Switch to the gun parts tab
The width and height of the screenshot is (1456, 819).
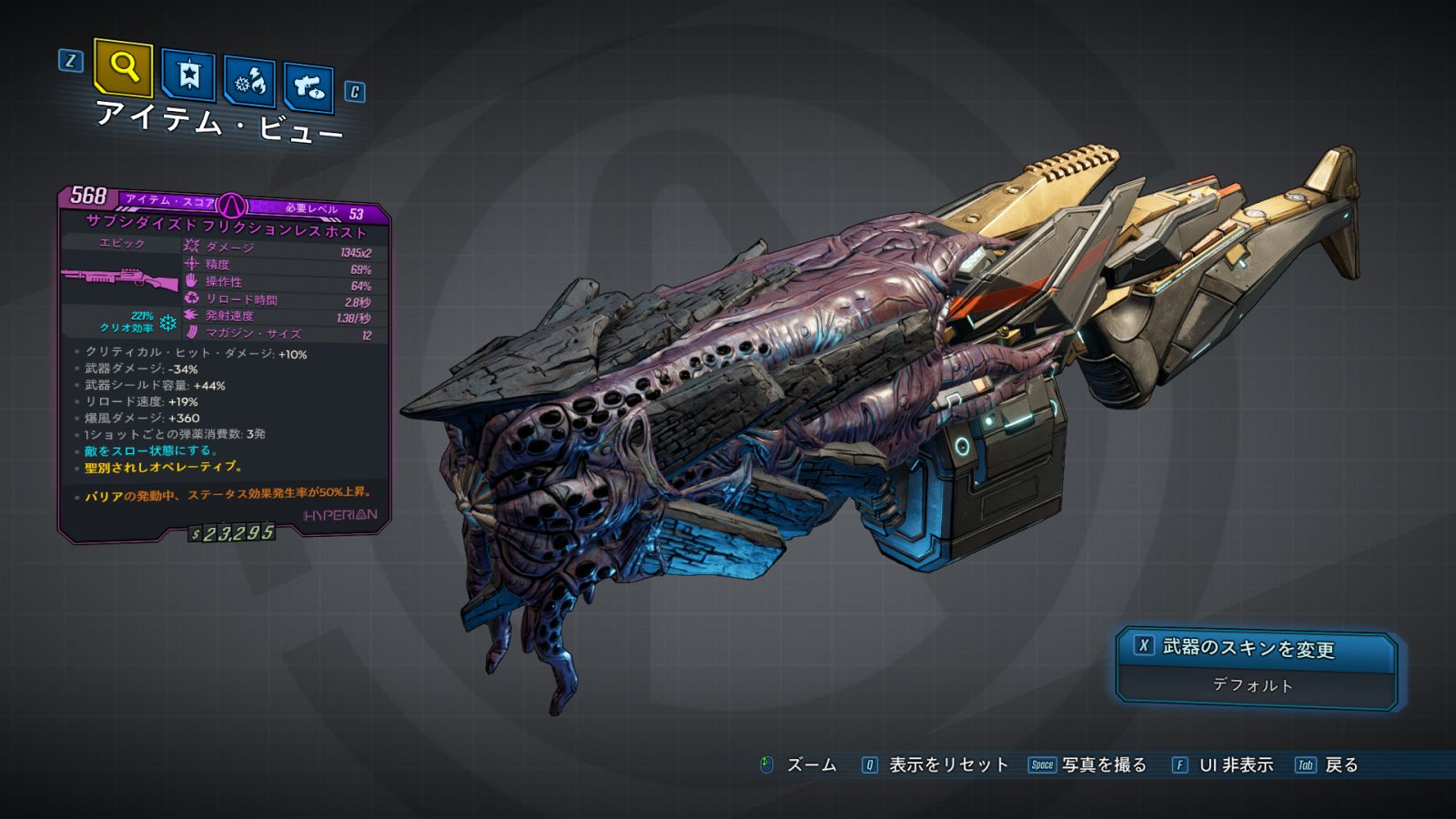[x=308, y=87]
